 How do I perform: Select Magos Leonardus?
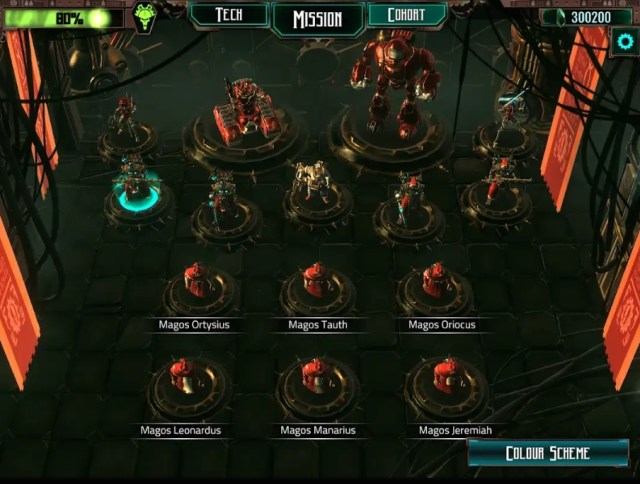[x=182, y=378]
